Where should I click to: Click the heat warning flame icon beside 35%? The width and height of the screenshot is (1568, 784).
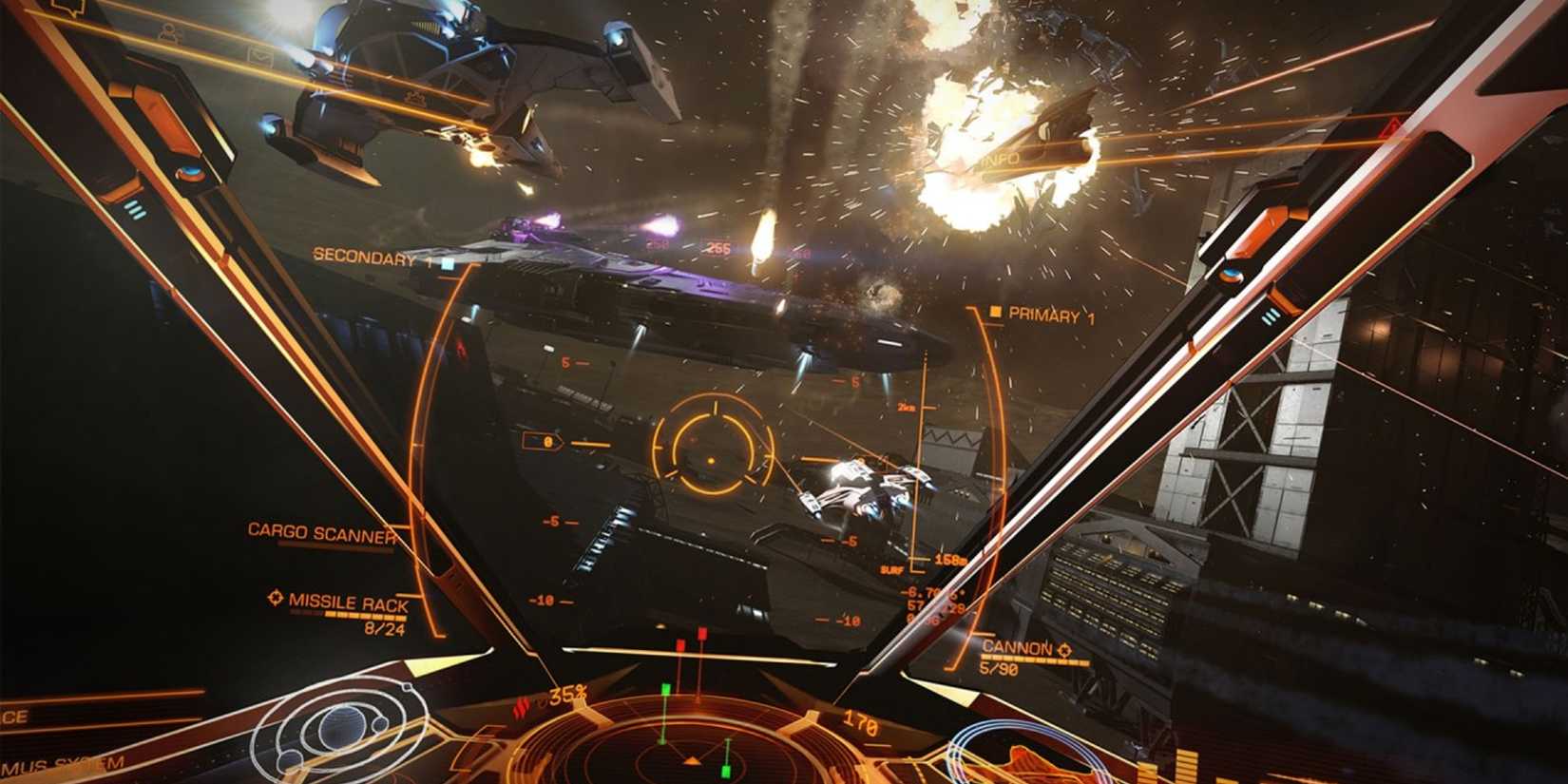coord(523,704)
